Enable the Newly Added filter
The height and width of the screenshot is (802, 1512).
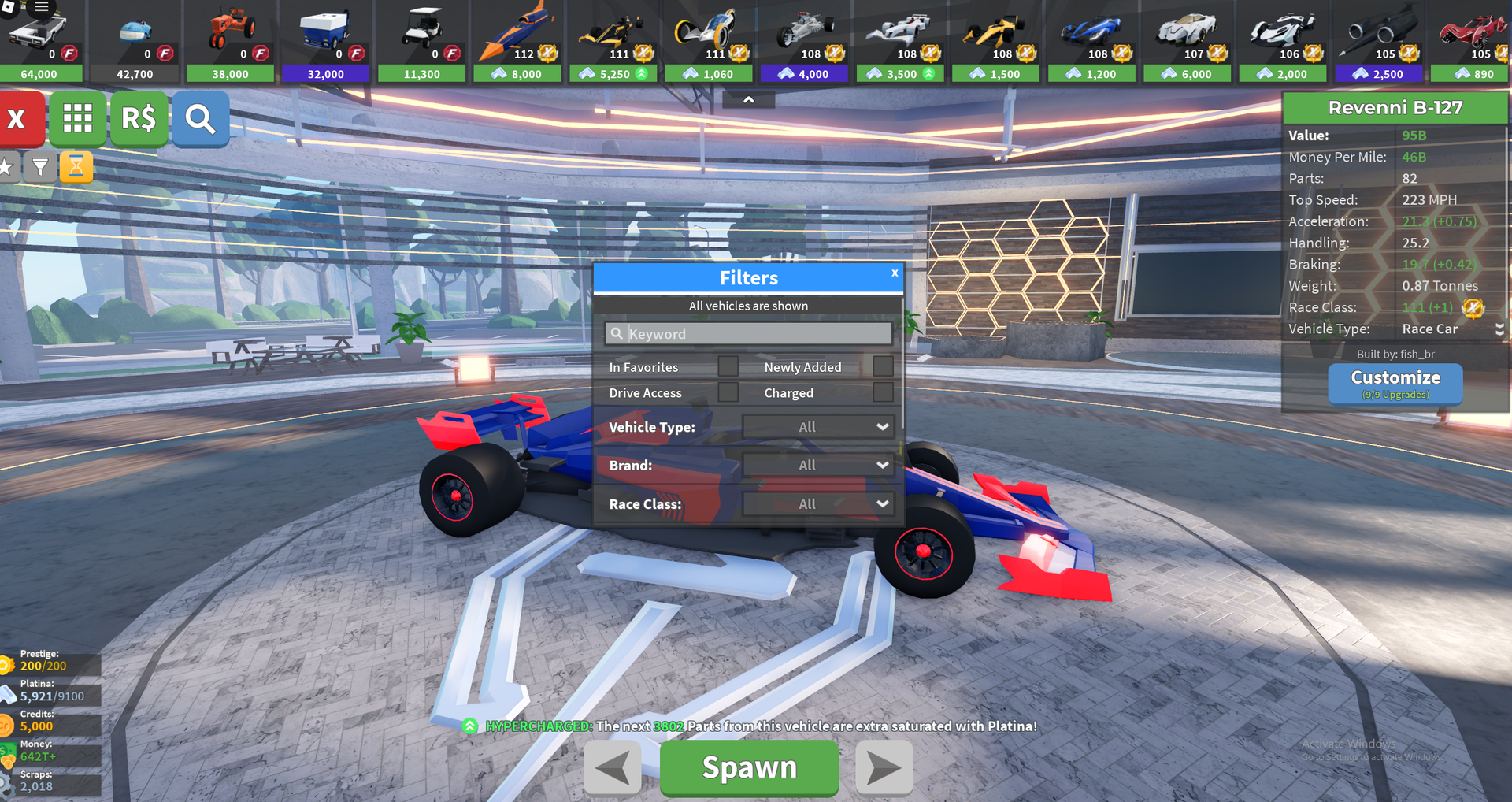[883, 366]
